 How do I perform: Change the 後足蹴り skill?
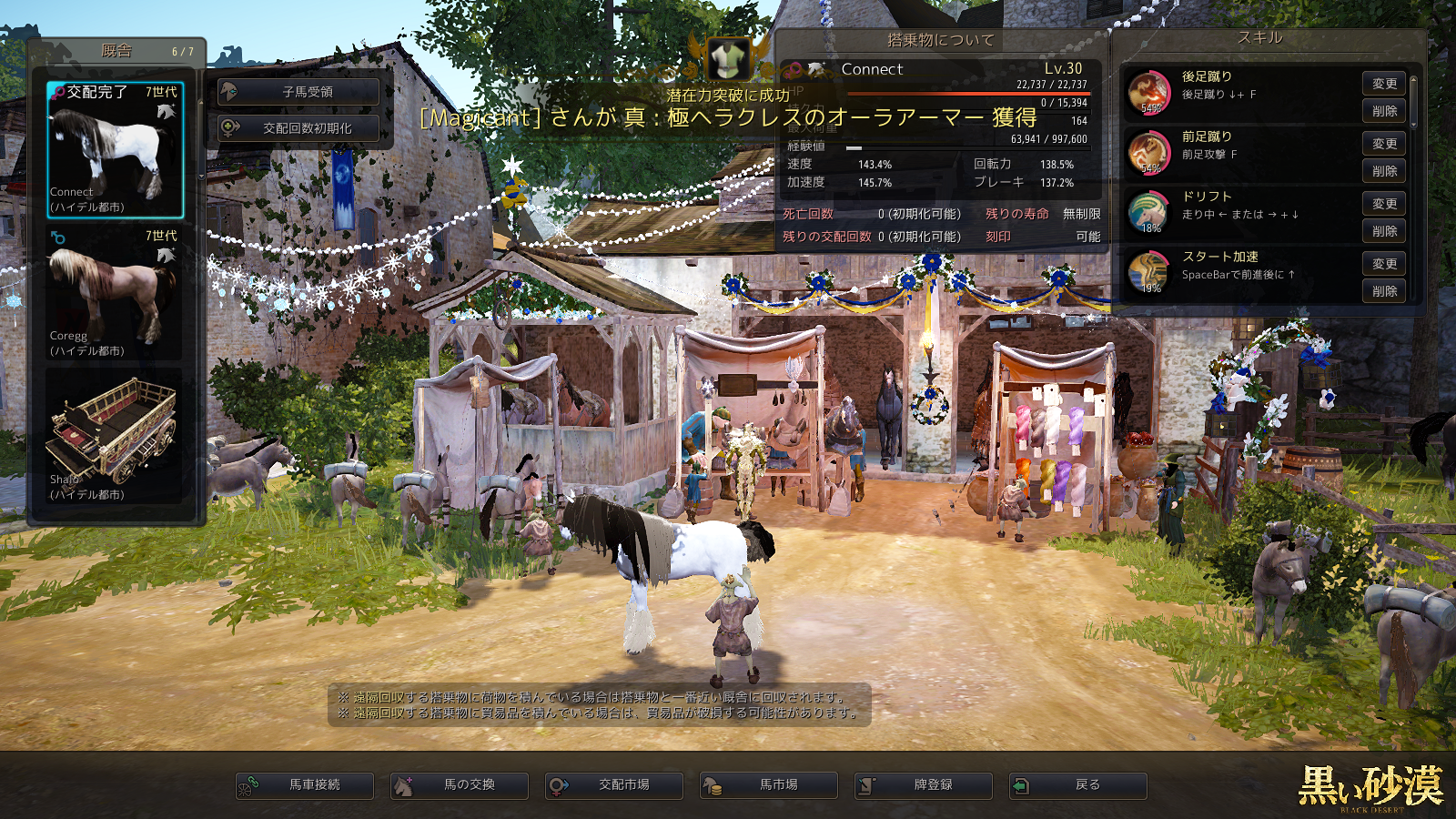(1384, 84)
